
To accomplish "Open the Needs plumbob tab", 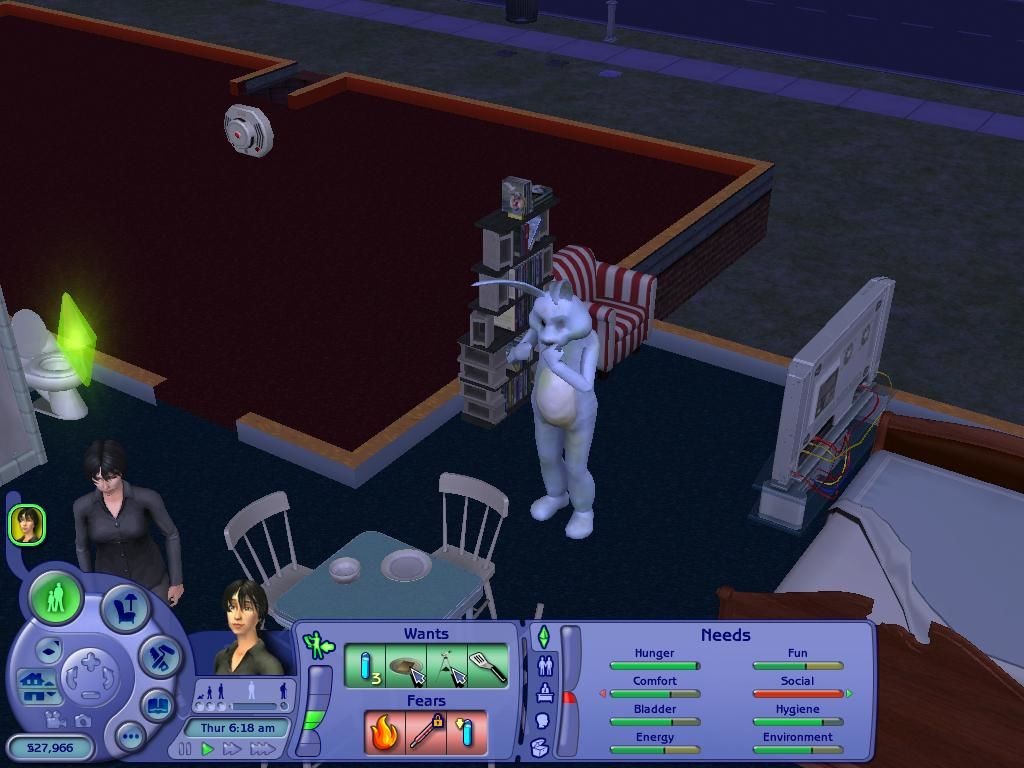I will pyautogui.click(x=544, y=636).
